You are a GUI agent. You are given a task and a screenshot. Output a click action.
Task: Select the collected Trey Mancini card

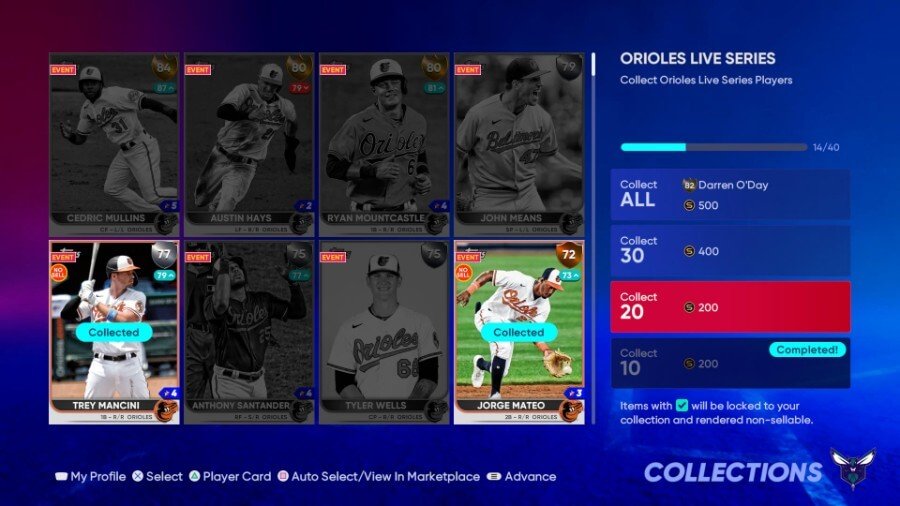click(x=114, y=332)
